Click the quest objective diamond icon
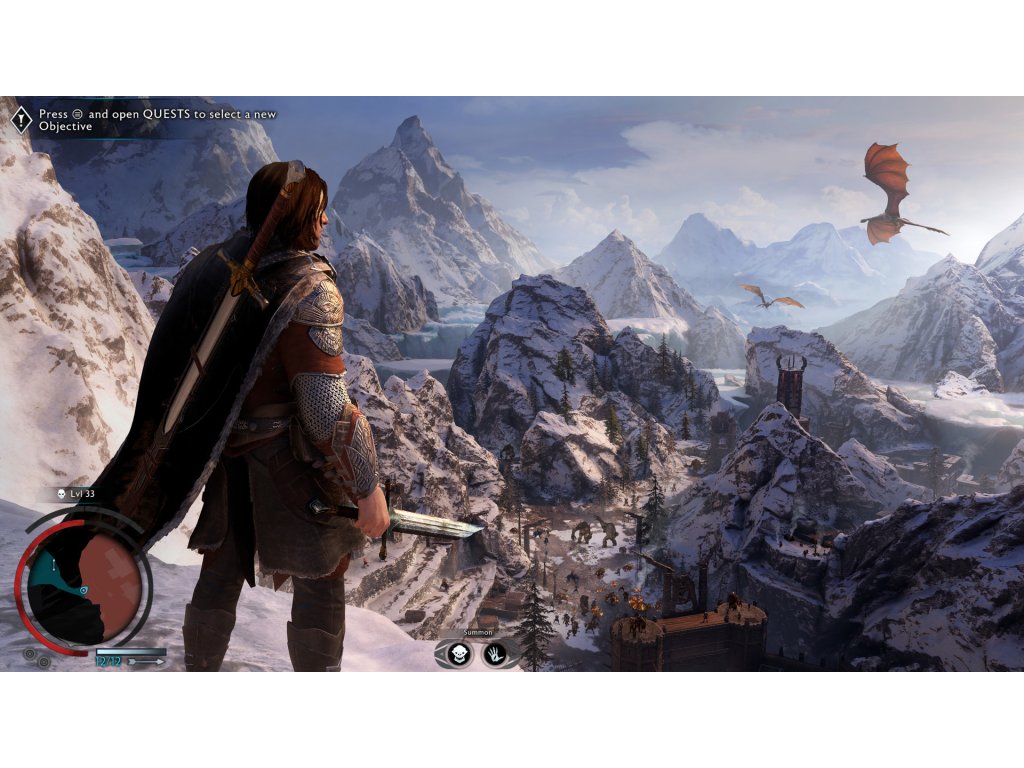This screenshot has height=768, width=1024. [21, 120]
